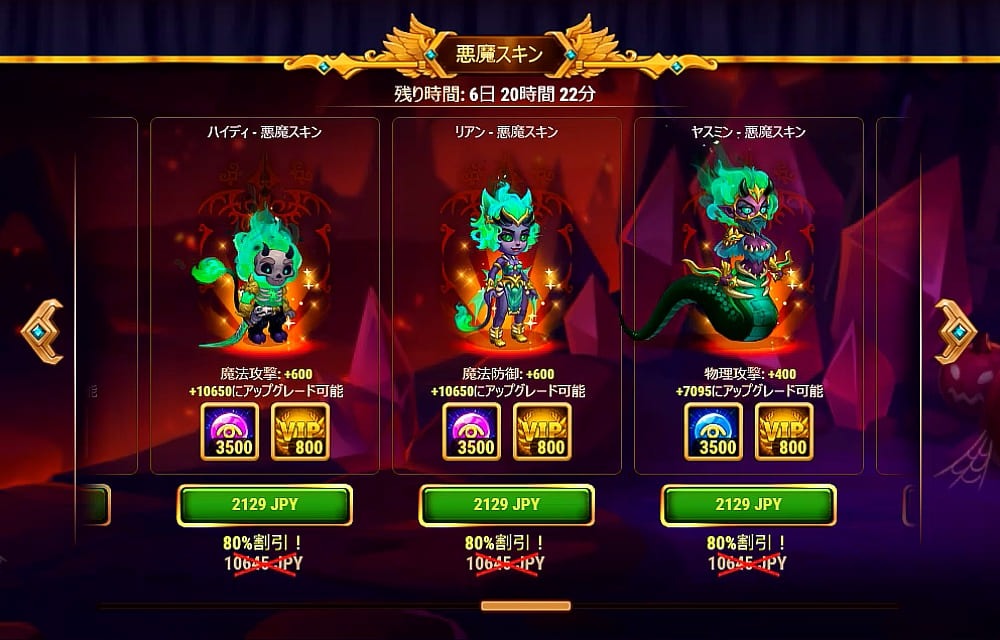Inspect Yasmine's 3500 blue skin stone reward
The width and height of the screenshot is (1000, 640).
(x=714, y=431)
